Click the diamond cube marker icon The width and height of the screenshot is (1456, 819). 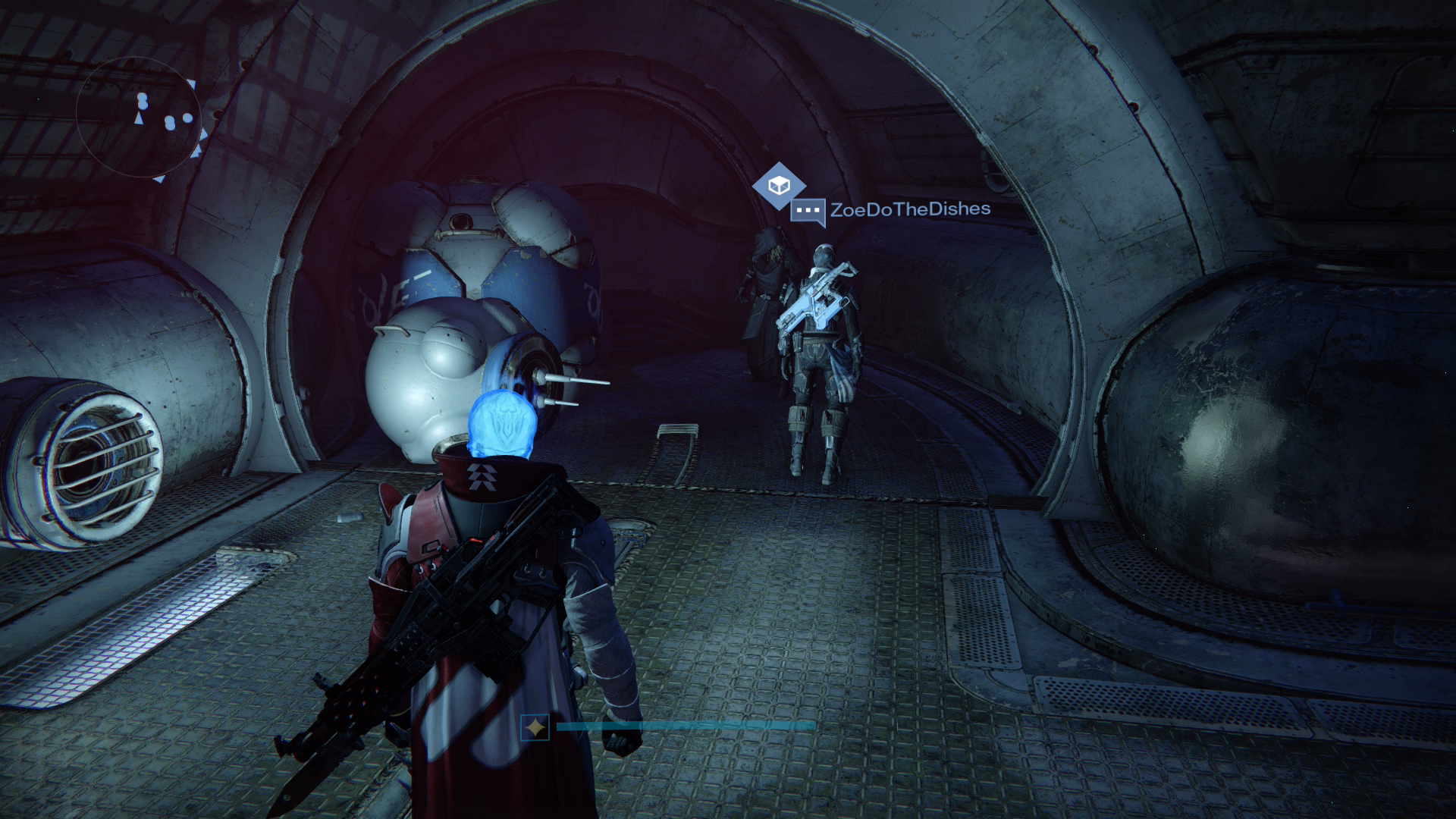coord(779,186)
